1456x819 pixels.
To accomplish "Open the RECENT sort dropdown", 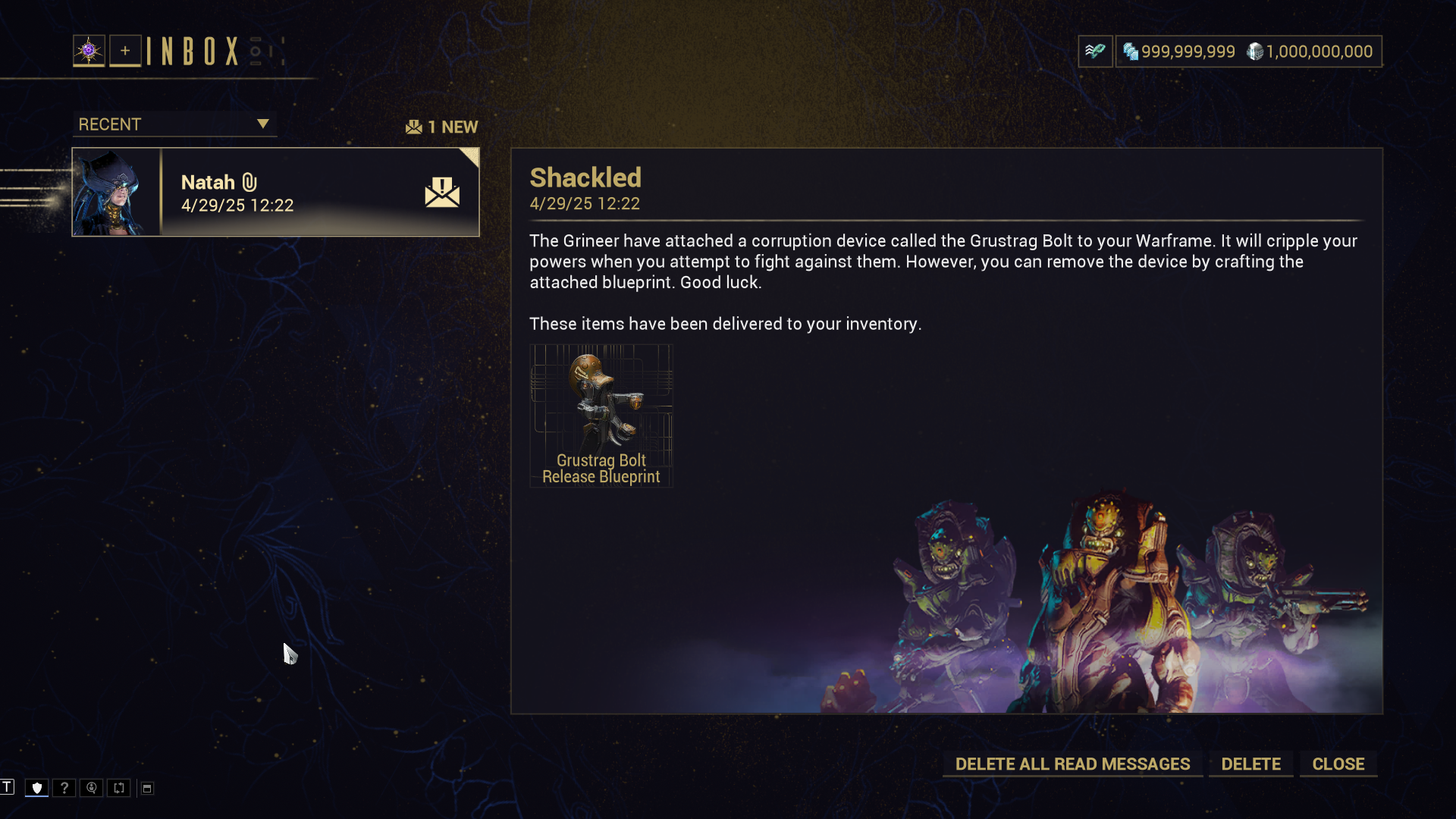I will click(174, 124).
